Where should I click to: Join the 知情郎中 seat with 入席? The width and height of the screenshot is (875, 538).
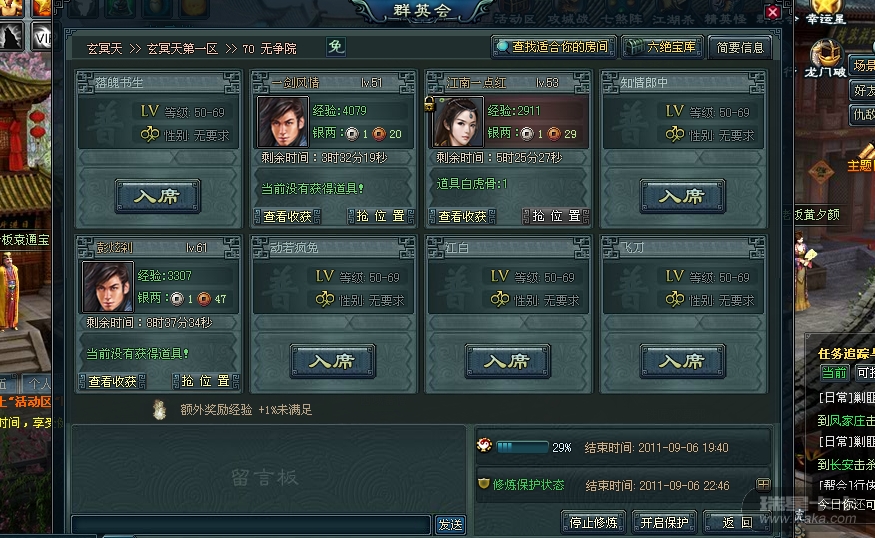coord(682,196)
